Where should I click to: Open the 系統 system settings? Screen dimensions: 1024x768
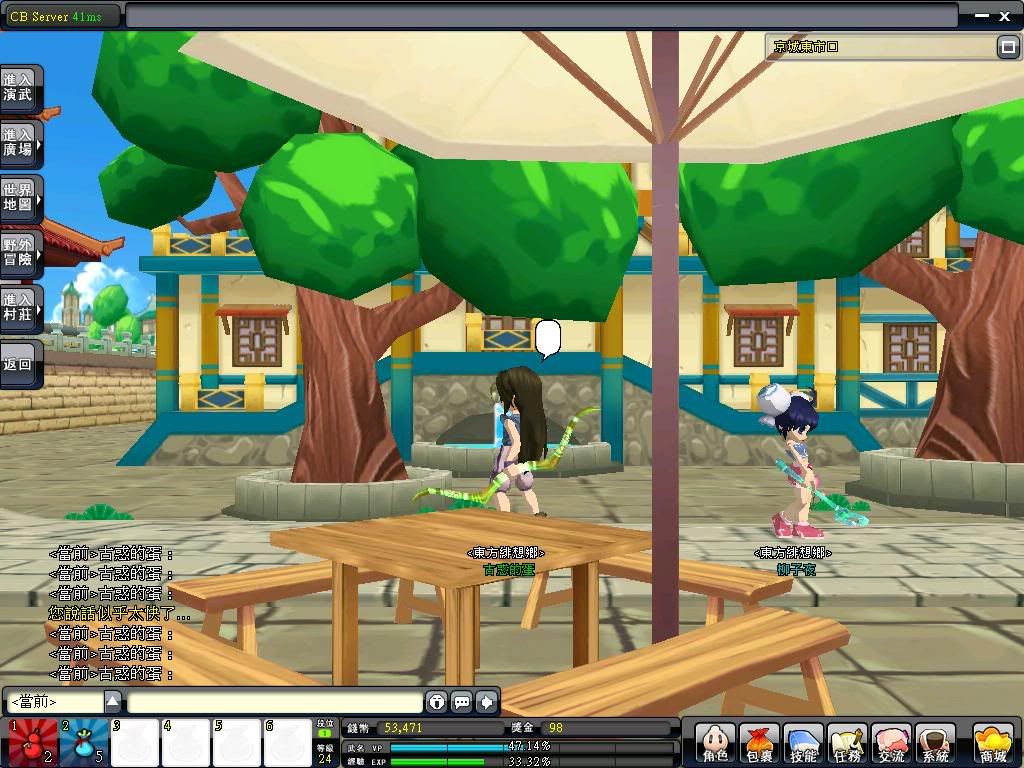tap(935, 744)
